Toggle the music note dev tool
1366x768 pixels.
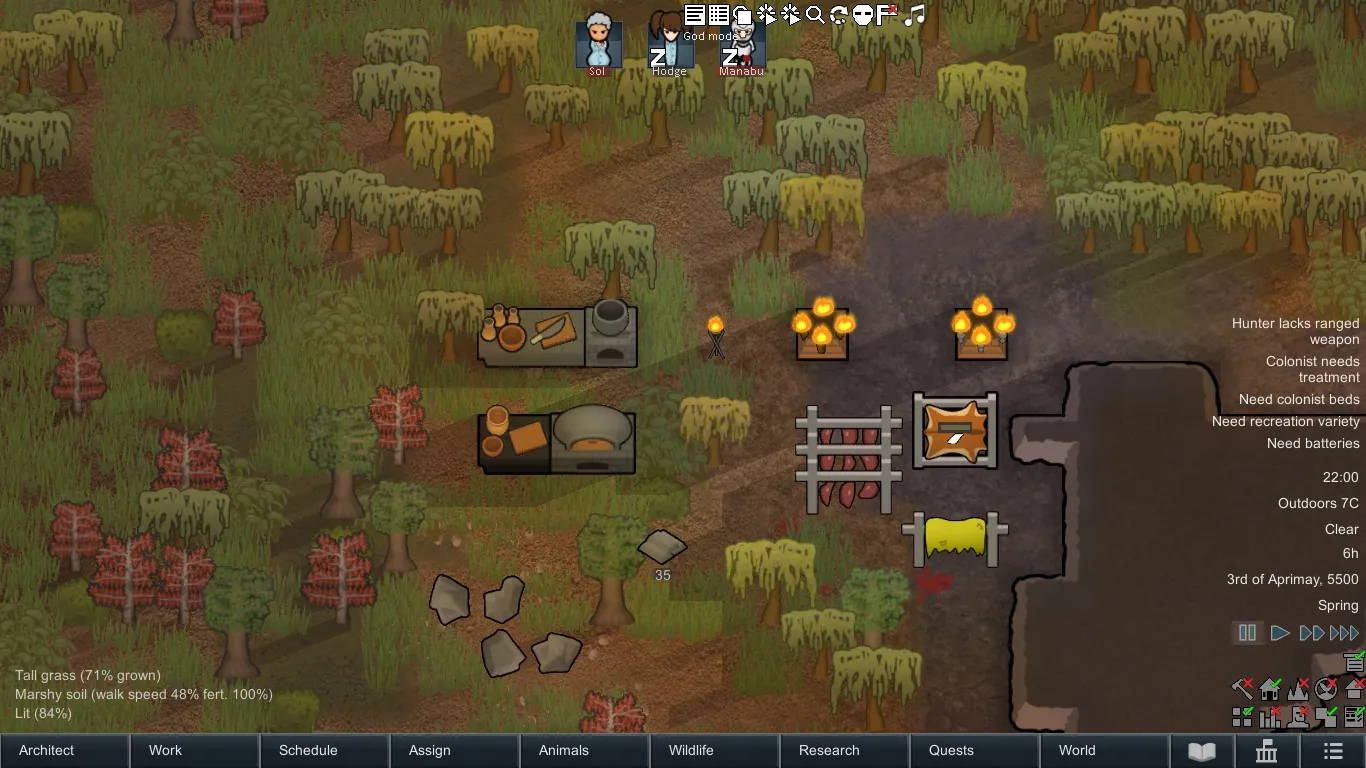(915, 15)
